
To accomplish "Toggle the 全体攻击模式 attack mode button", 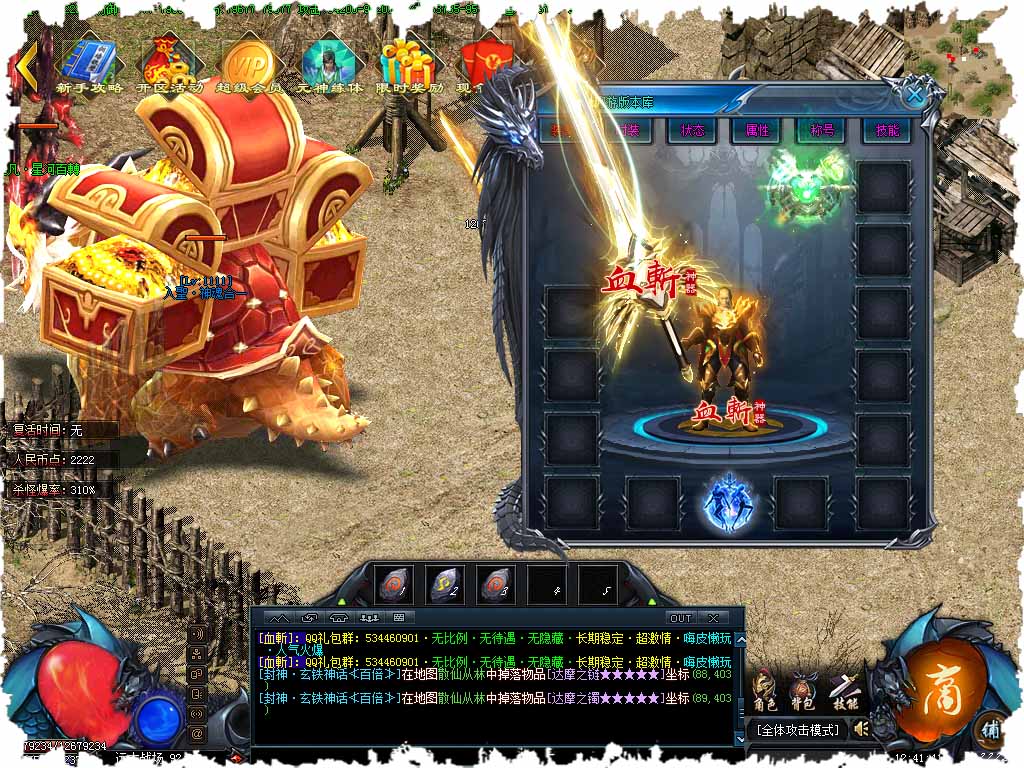I will click(797, 730).
